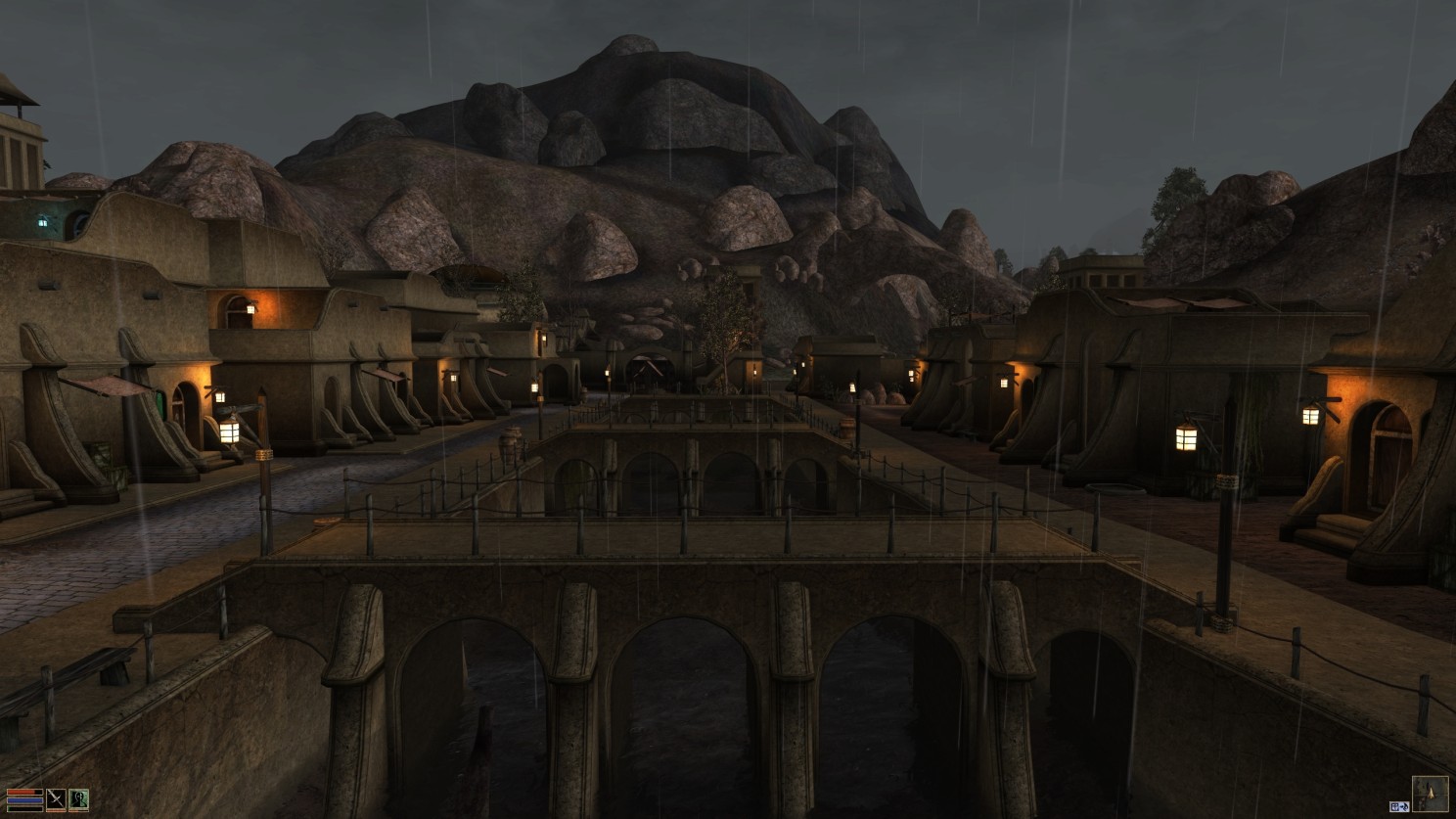Click the weapon condition bar under the sword icon
The width and height of the screenshot is (1456, 819).
point(56,811)
